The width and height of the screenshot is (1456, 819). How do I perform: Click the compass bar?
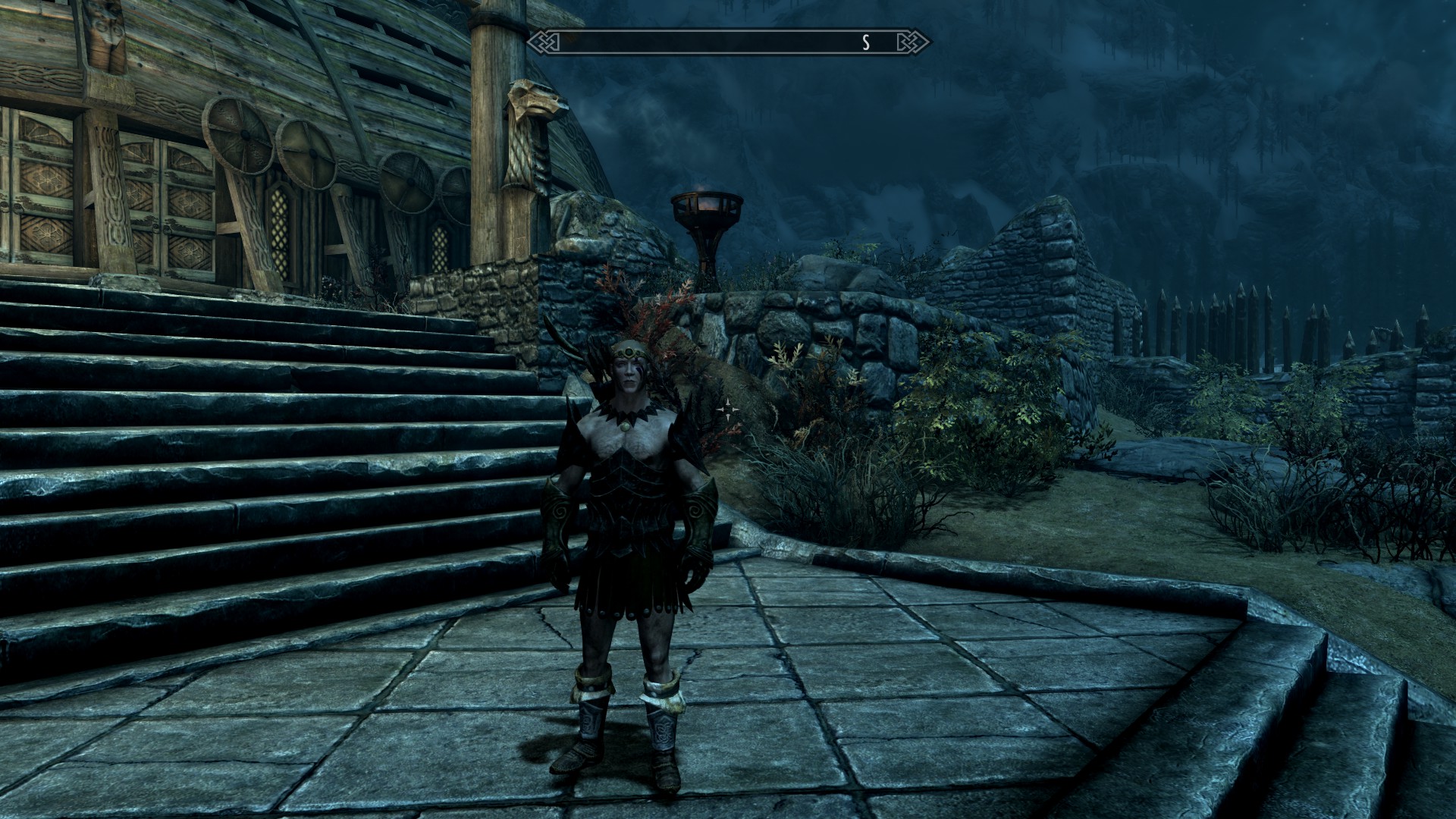(728, 42)
